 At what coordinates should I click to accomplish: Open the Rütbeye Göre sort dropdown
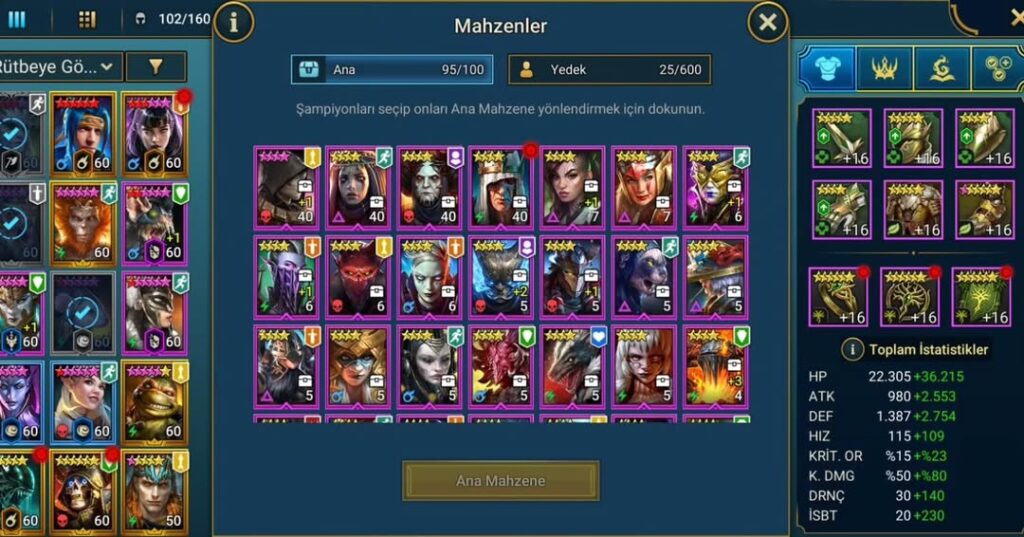pyautogui.click(x=60, y=67)
